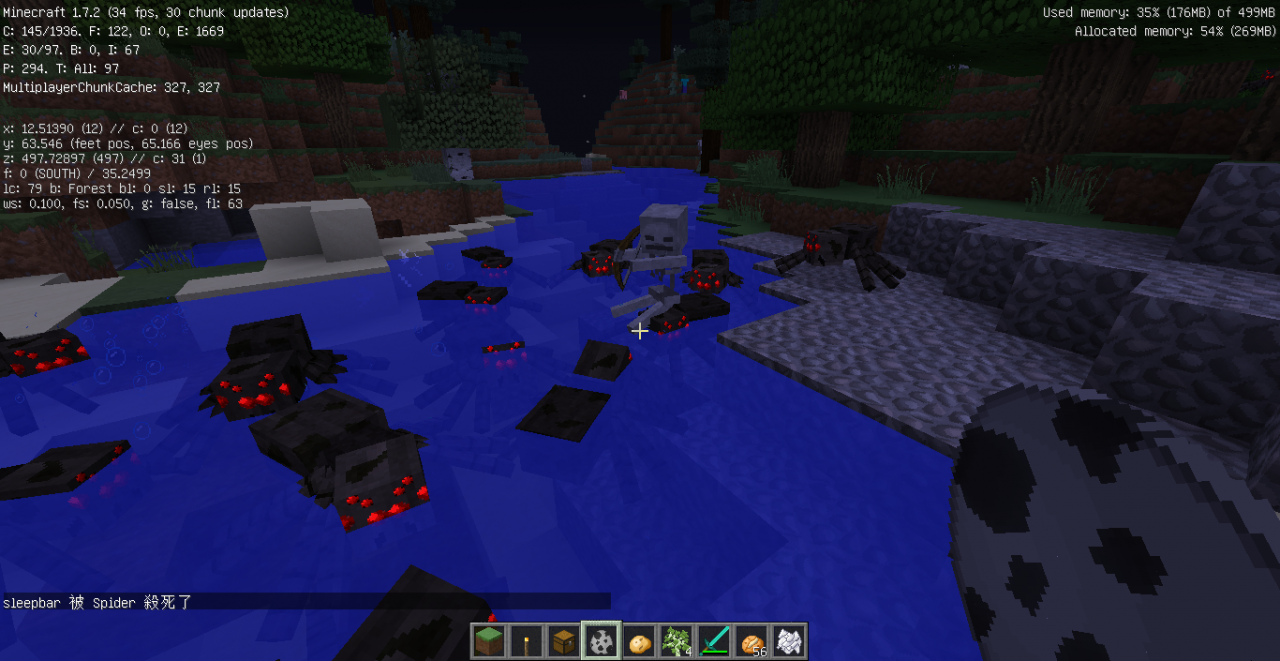This screenshot has height=661, width=1280.
Task: Select the grass block hotbar slot
Action: [490, 641]
